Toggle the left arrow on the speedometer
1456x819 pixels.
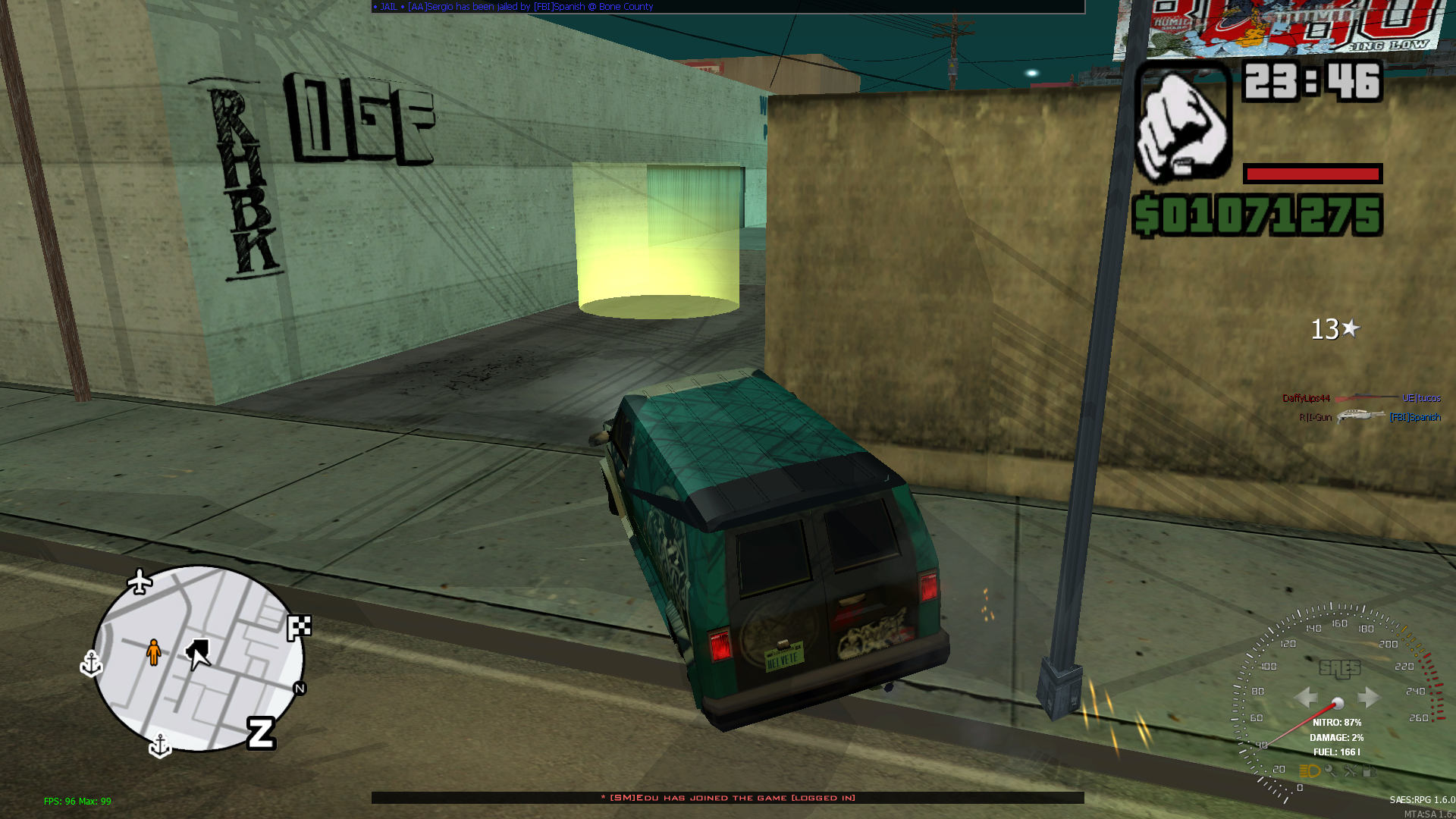point(1306,696)
